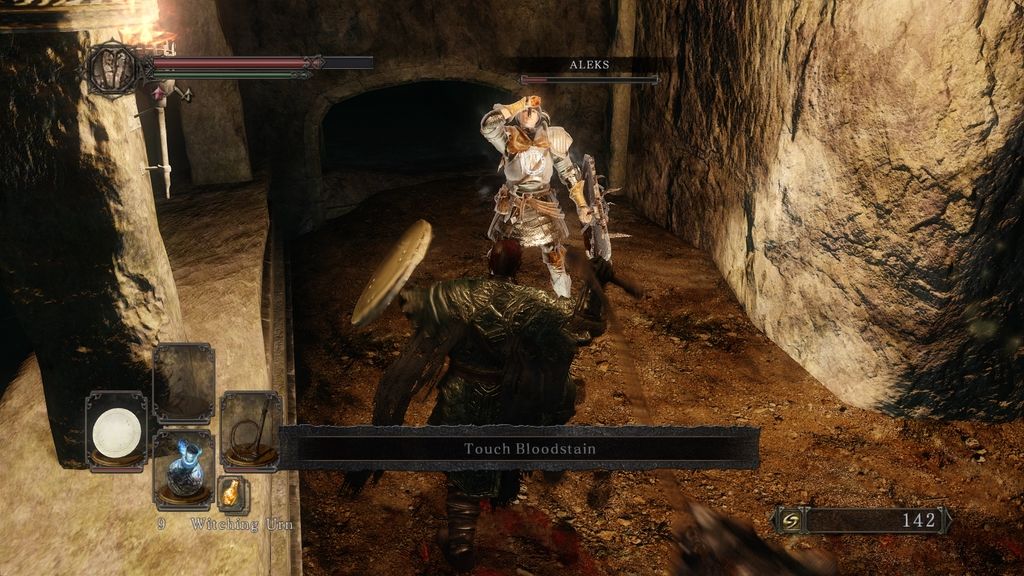Click the empty spell slot above the urn
Screen dimensions: 1024x576
pyautogui.click(x=184, y=383)
